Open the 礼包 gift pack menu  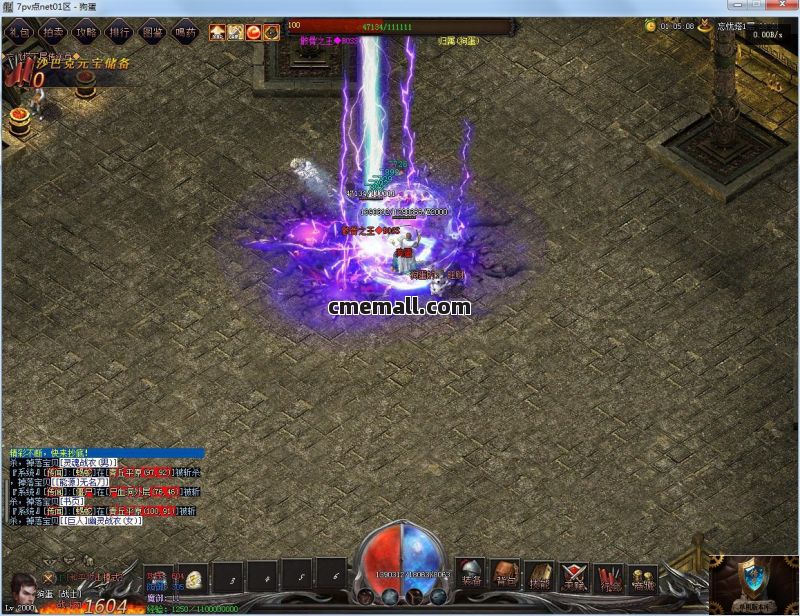click(x=18, y=31)
